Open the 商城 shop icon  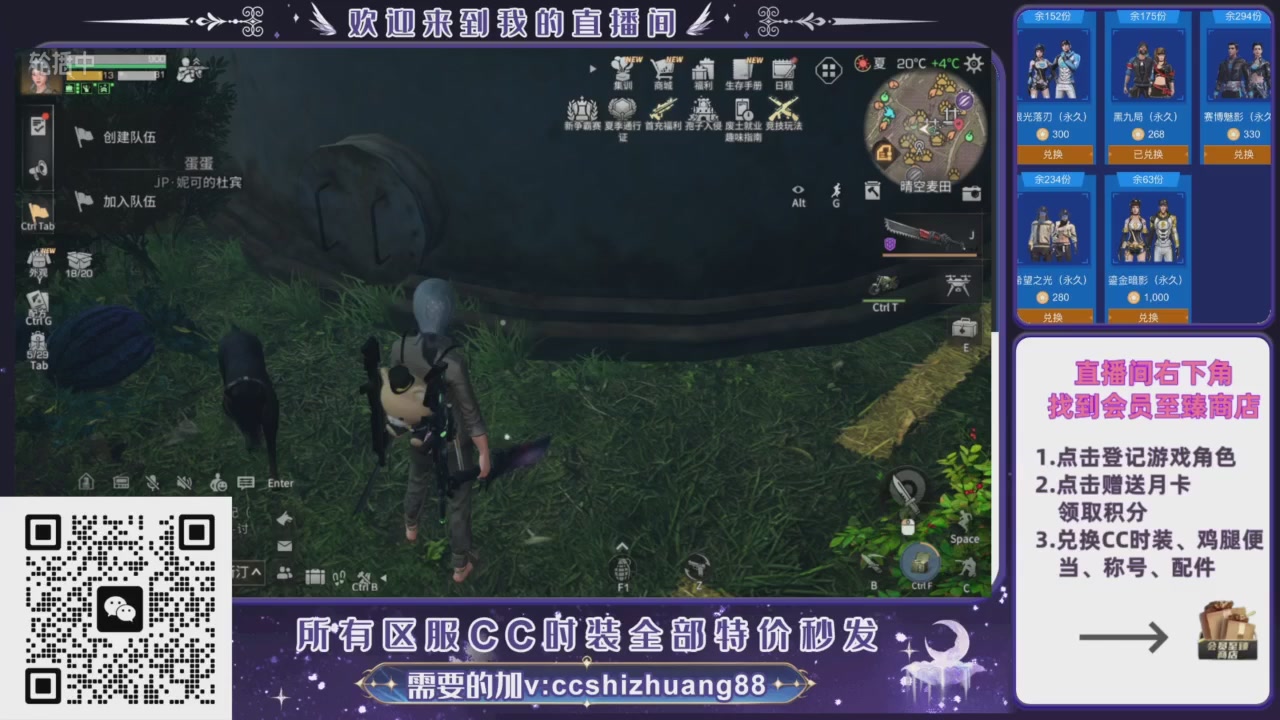pos(665,70)
